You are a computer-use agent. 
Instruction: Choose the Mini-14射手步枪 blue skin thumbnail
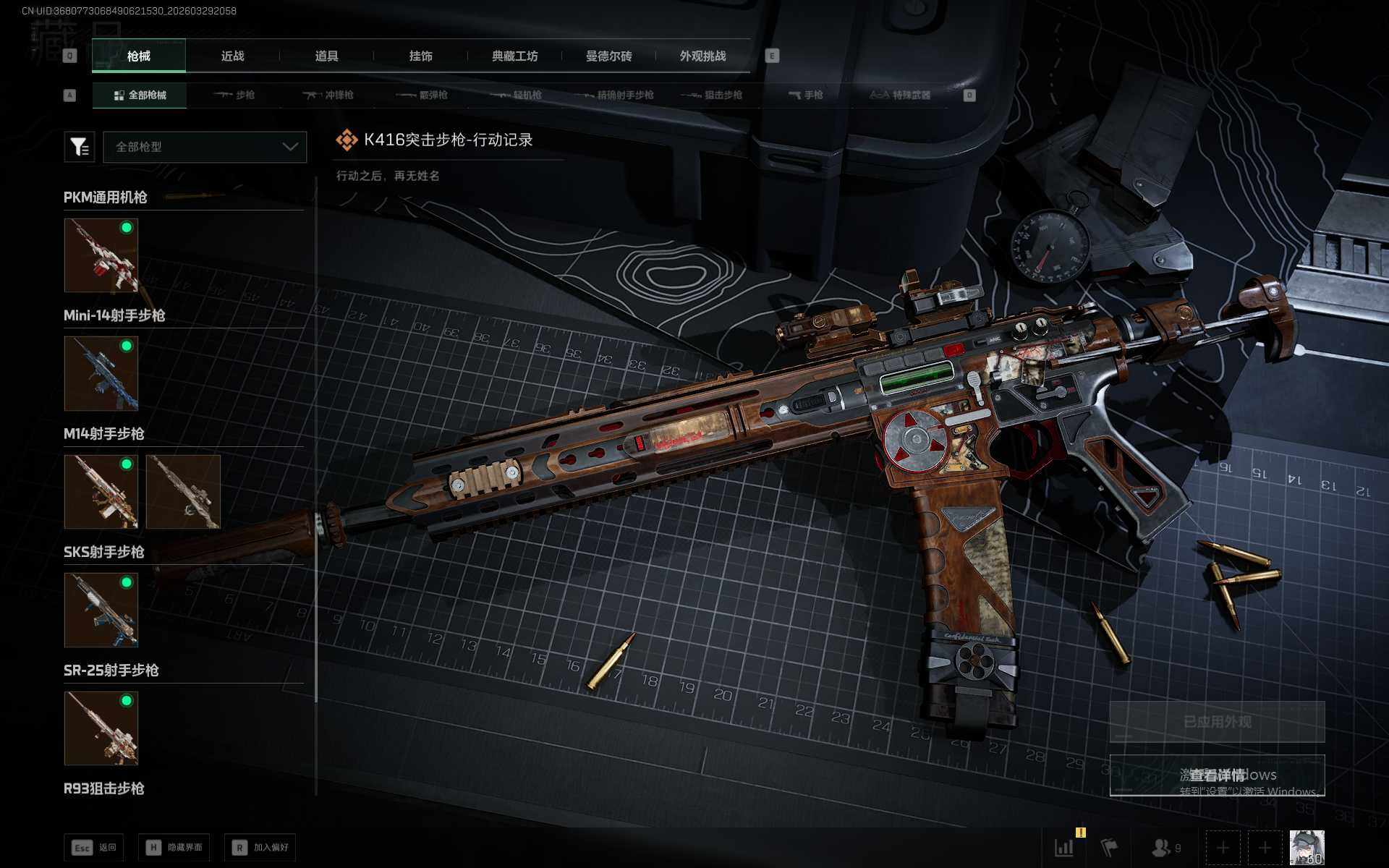pos(101,373)
